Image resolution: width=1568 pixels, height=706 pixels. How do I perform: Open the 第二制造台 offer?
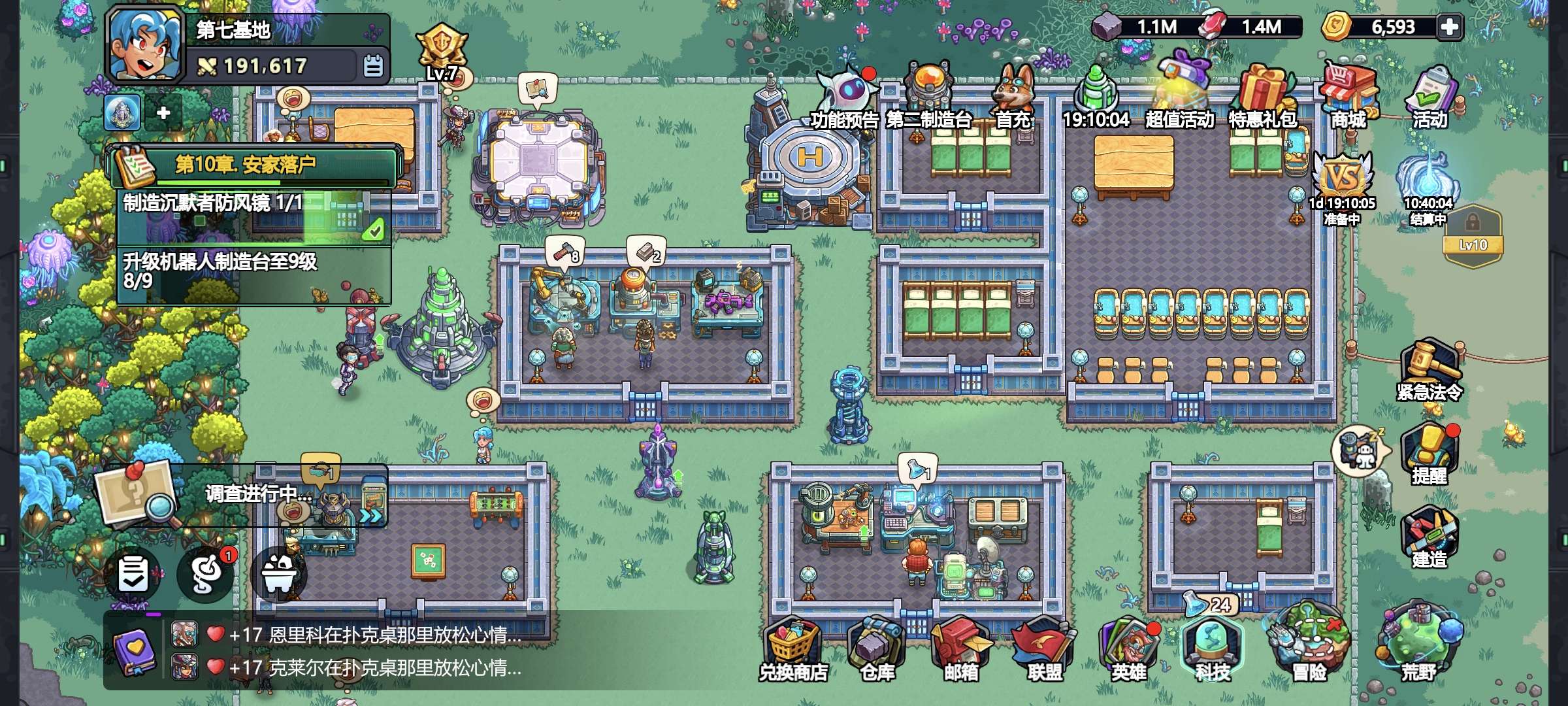(x=928, y=98)
